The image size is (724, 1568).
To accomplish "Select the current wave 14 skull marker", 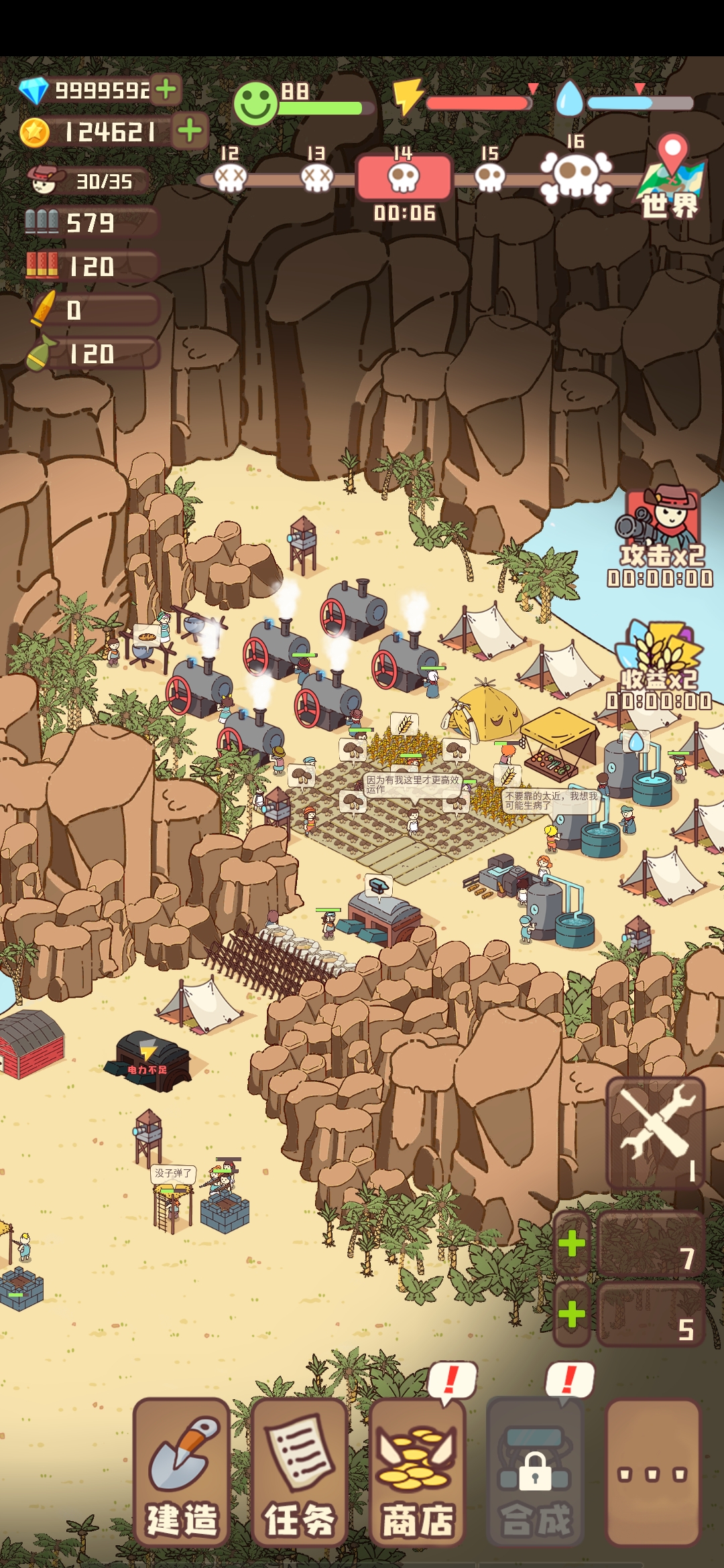I will coord(404,177).
